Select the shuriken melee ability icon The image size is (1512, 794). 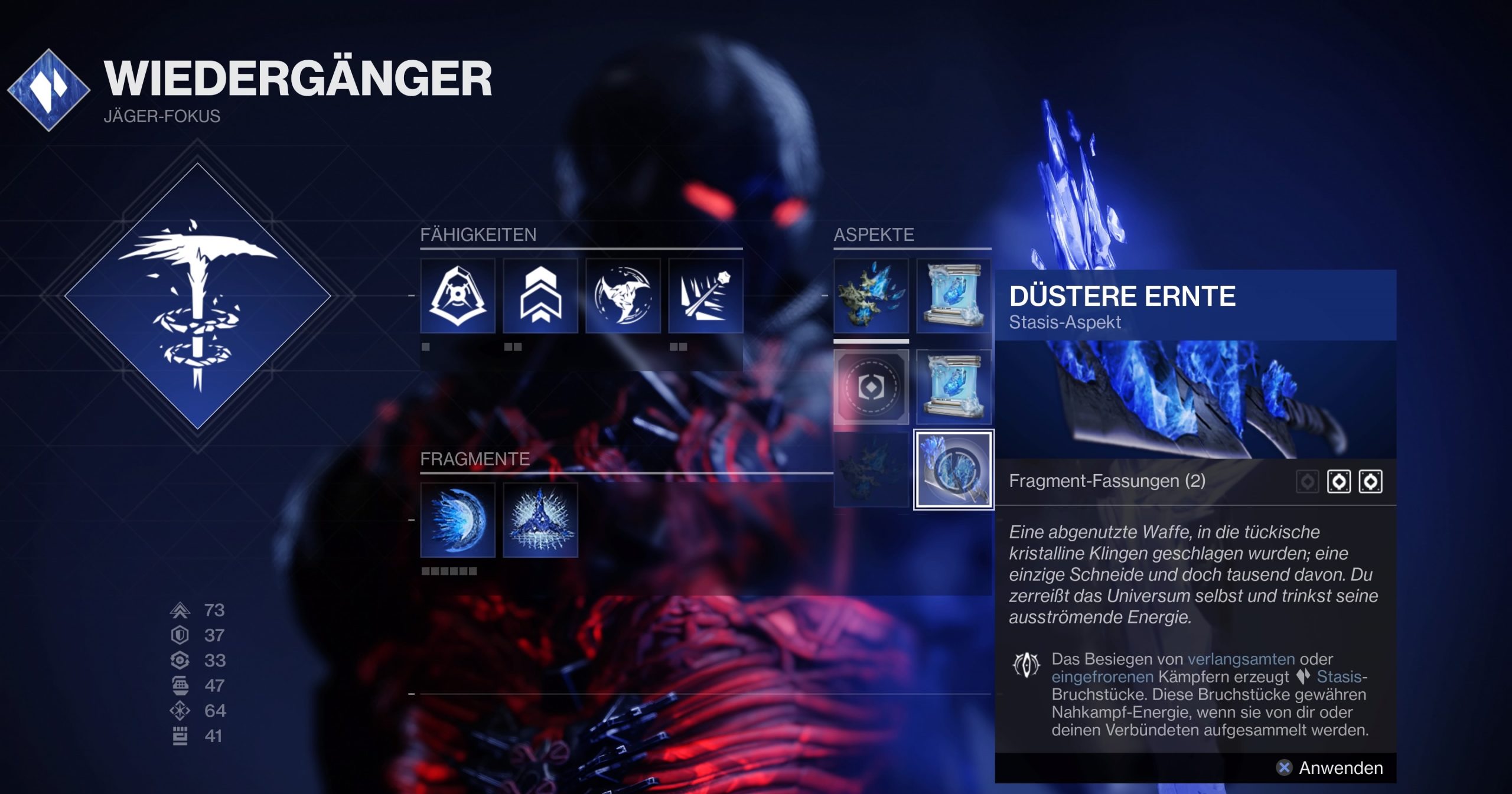point(623,296)
